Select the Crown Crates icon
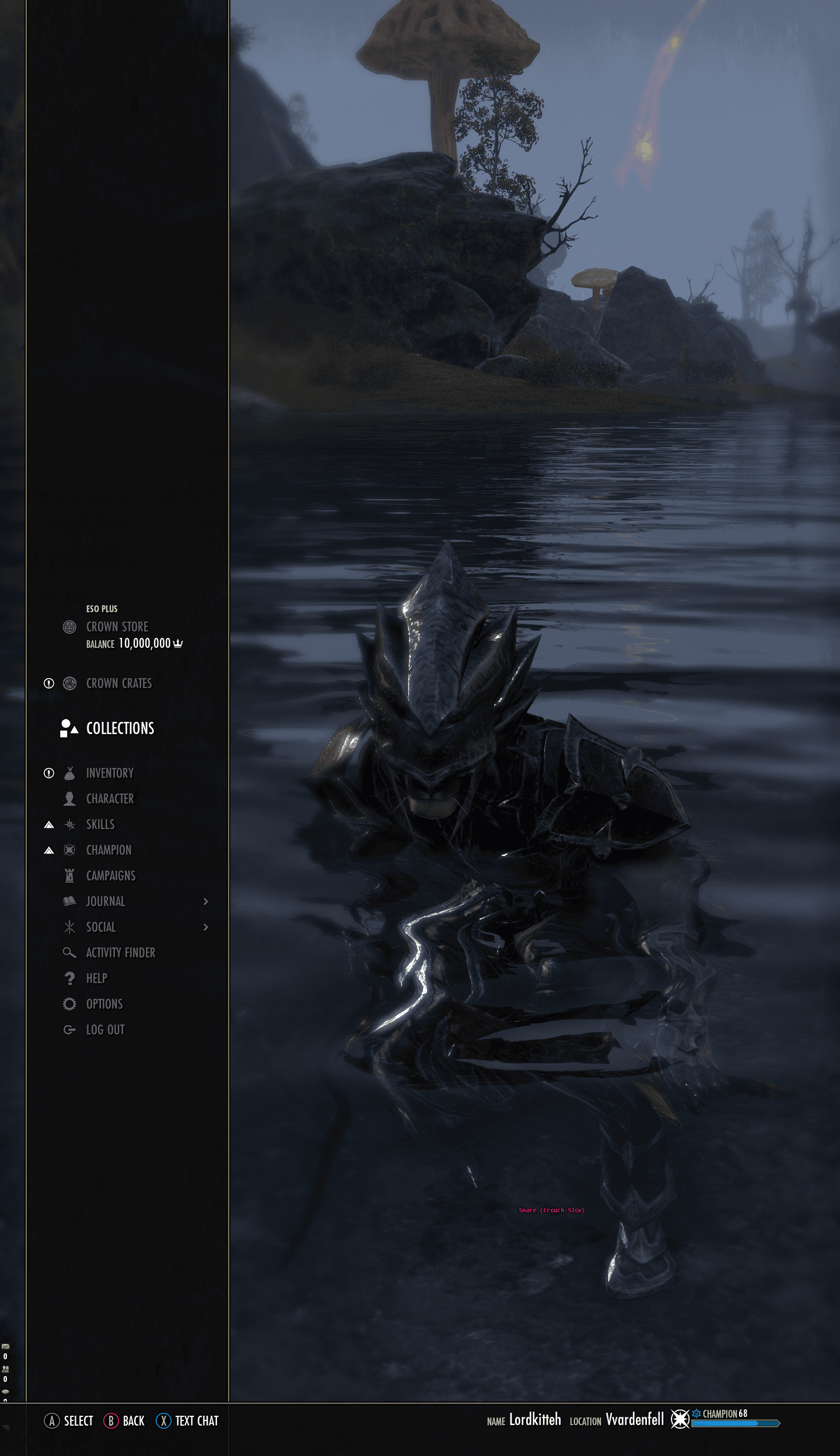 click(x=69, y=683)
